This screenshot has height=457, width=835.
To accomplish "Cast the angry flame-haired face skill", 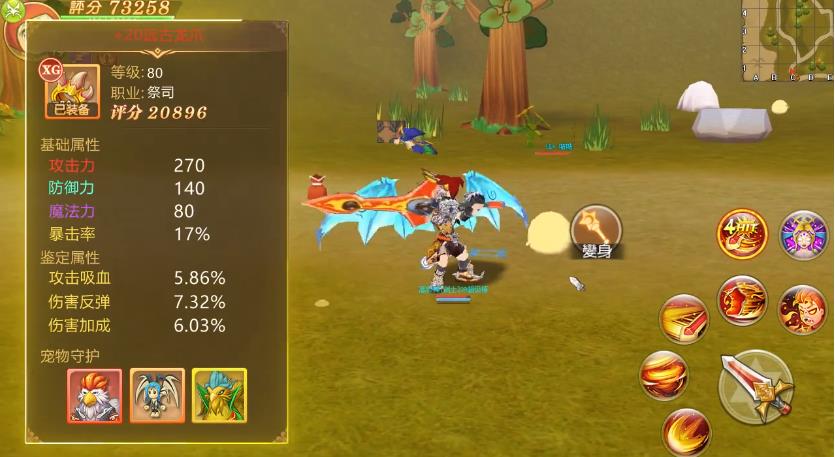I will (x=802, y=307).
